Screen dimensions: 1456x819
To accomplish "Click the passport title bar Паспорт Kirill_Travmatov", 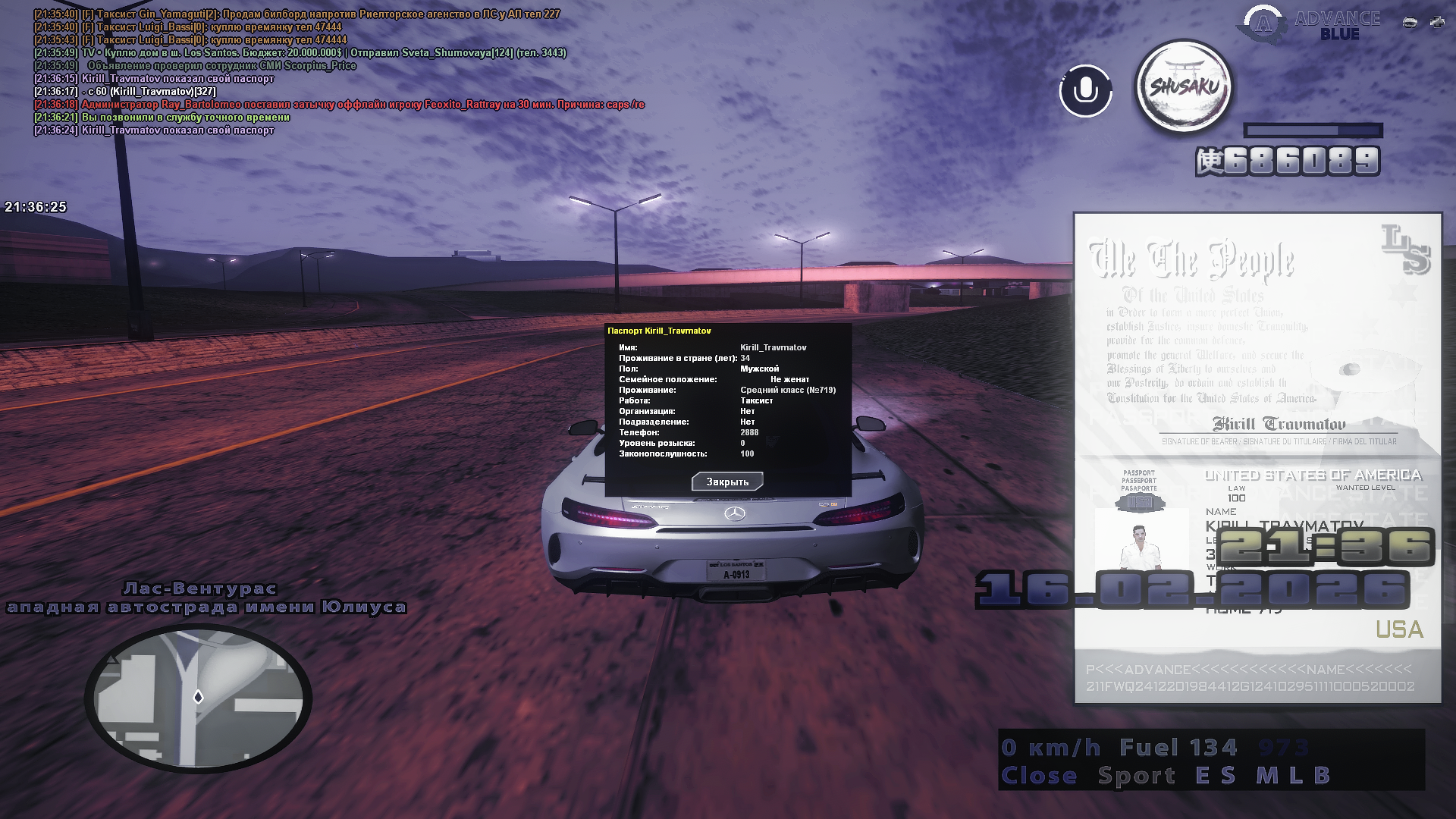I will tap(658, 330).
